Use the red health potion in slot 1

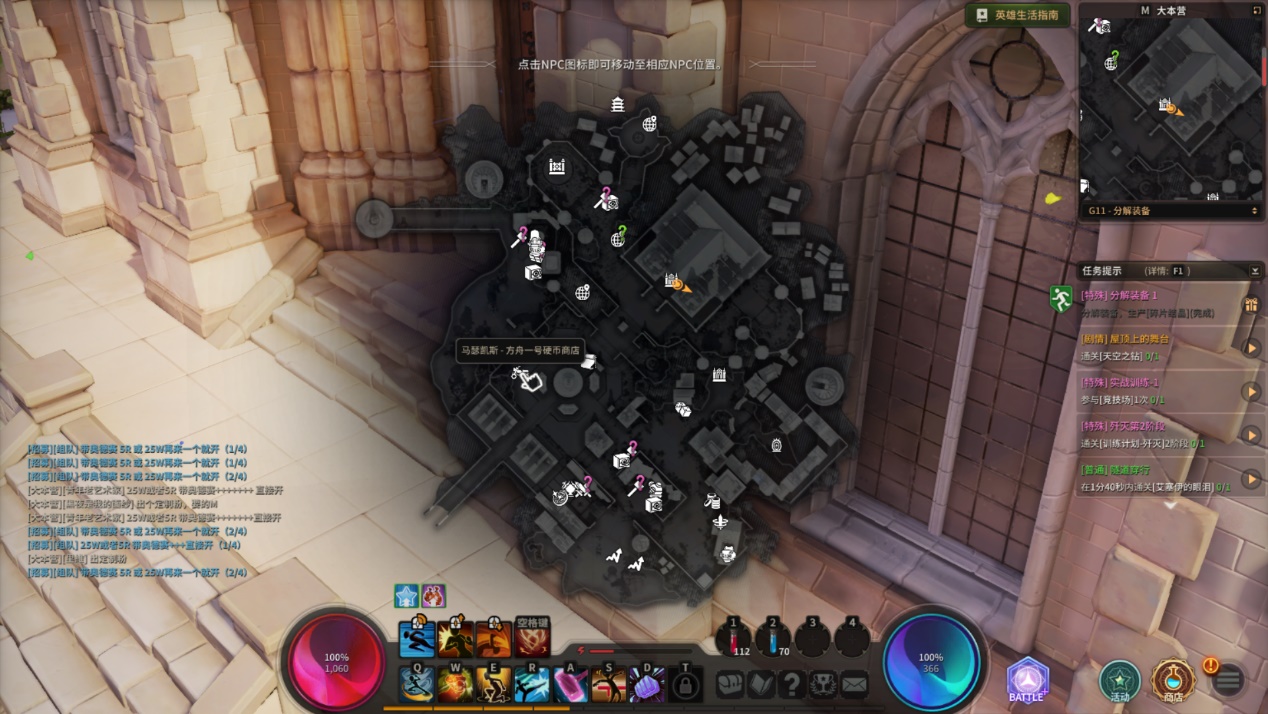click(x=734, y=638)
